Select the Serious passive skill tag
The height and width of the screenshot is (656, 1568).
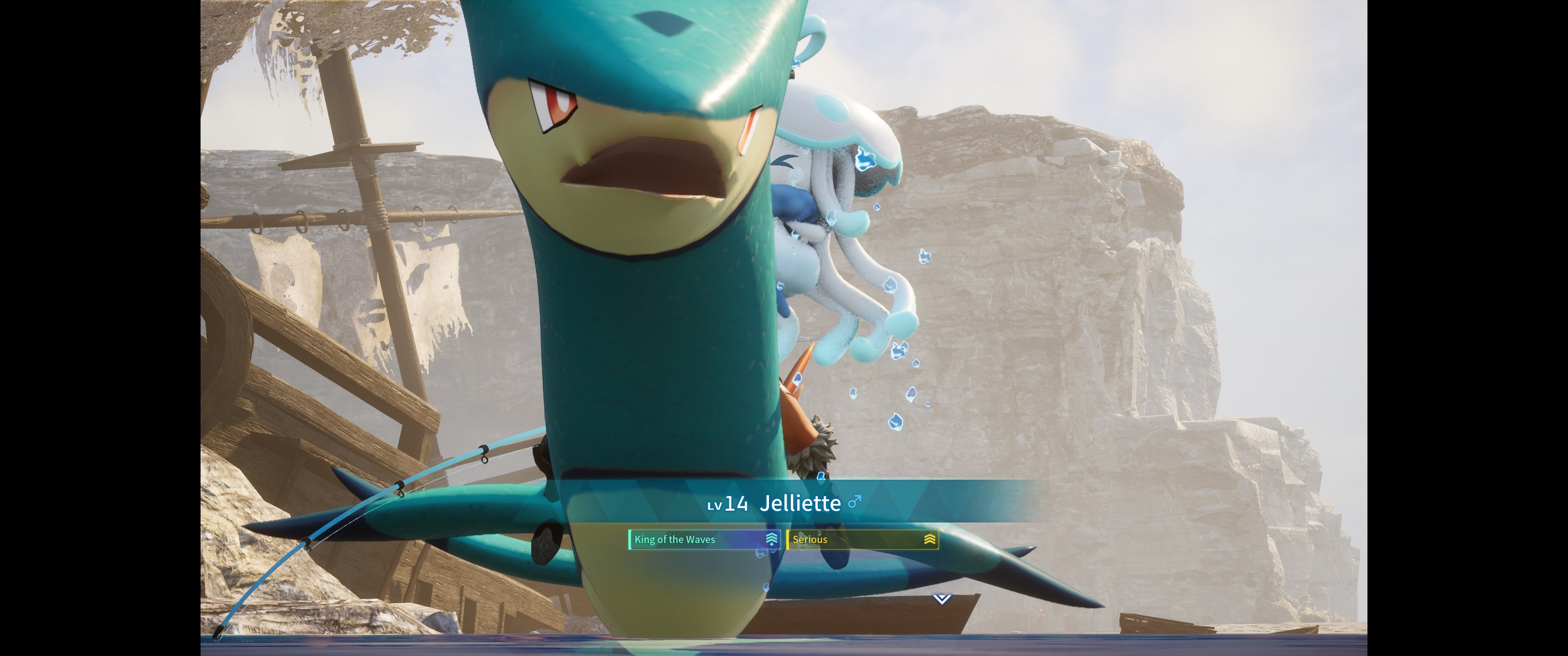pyautogui.click(x=862, y=540)
